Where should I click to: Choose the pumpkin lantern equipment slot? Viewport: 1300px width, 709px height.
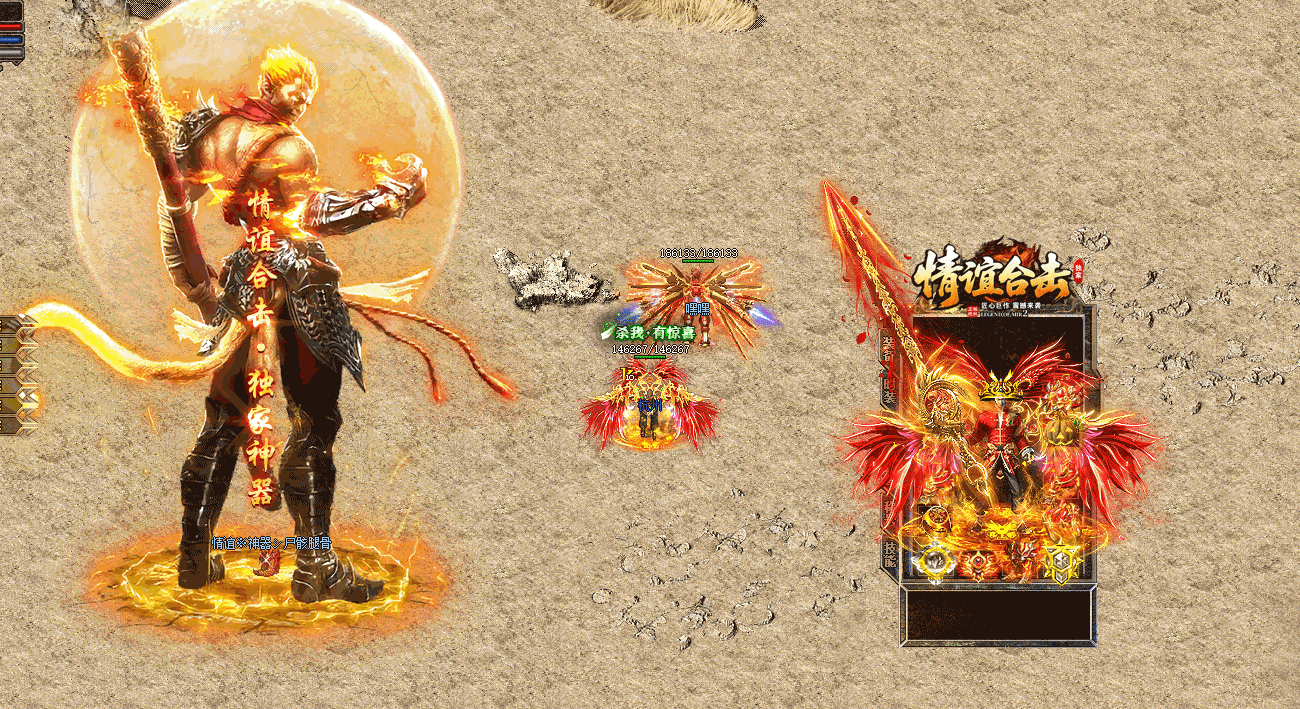(1062, 432)
